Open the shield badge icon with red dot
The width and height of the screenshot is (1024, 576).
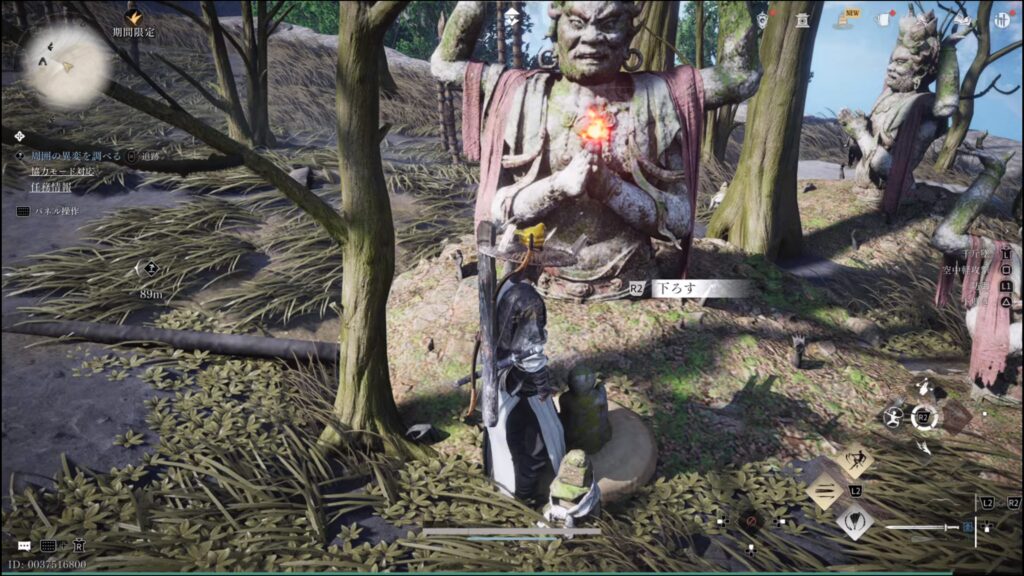click(762, 19)
